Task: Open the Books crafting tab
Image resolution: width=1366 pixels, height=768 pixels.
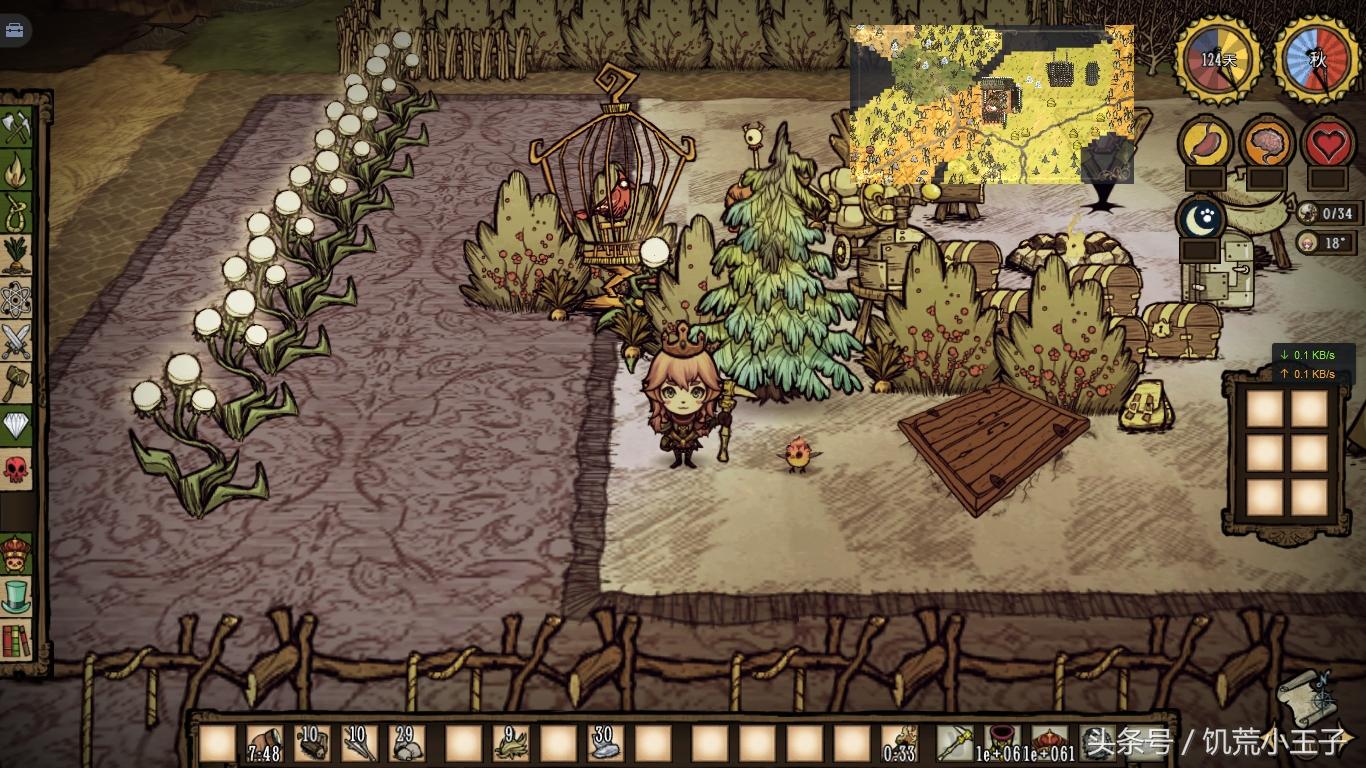Action: 17,640
